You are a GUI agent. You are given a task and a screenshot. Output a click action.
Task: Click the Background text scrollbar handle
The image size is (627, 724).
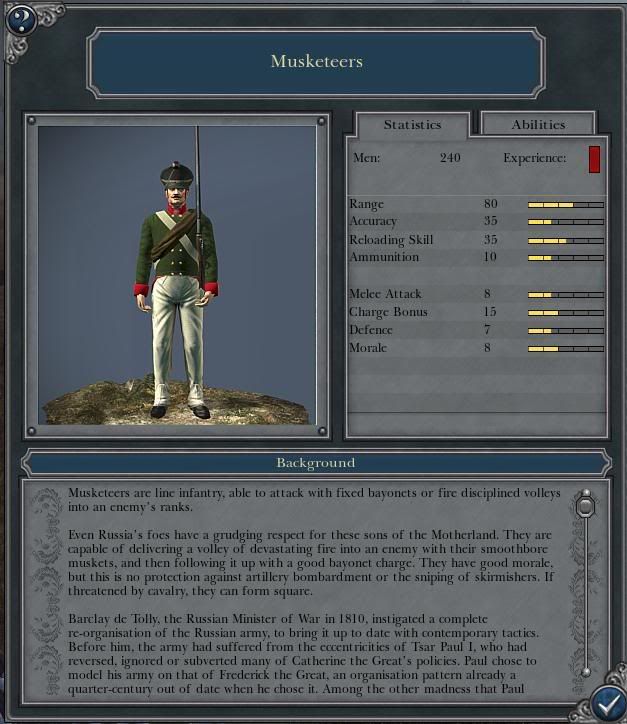coord(586,507)
